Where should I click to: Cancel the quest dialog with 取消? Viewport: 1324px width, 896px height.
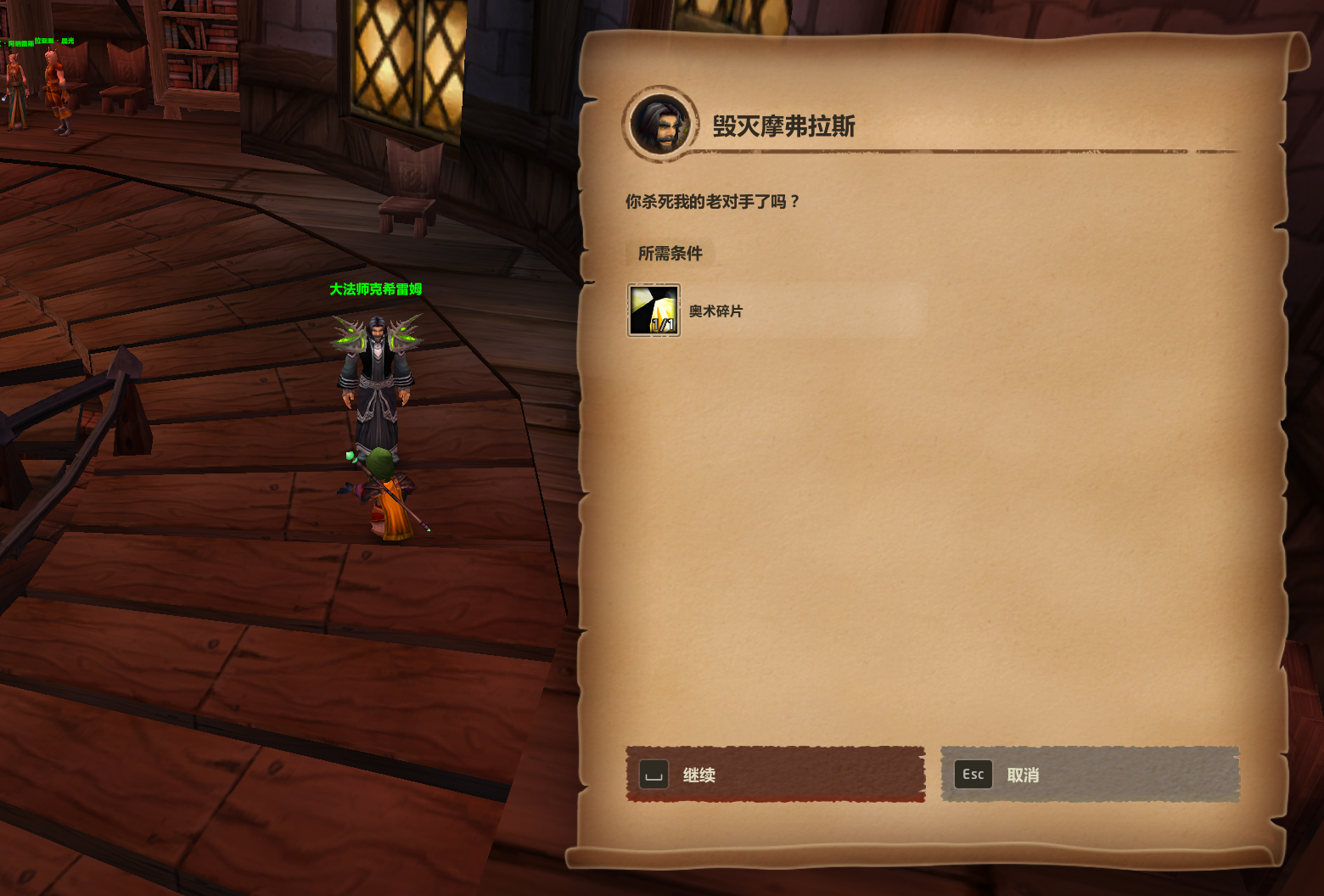(x=1090, y=775)
